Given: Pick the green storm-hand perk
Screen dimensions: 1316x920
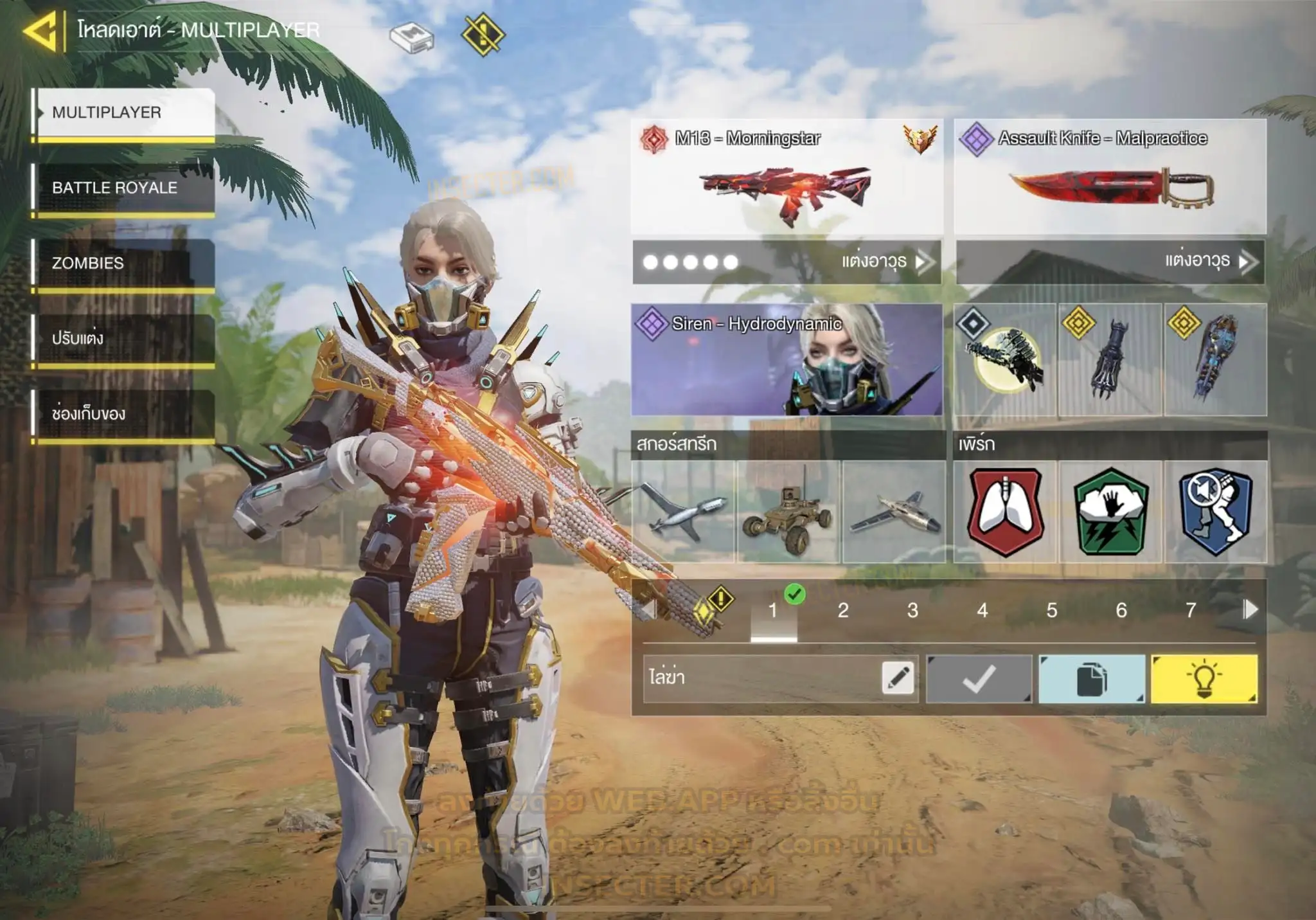Looking at the screenshot, I should pyautogui.click(x=1110, y=512).
